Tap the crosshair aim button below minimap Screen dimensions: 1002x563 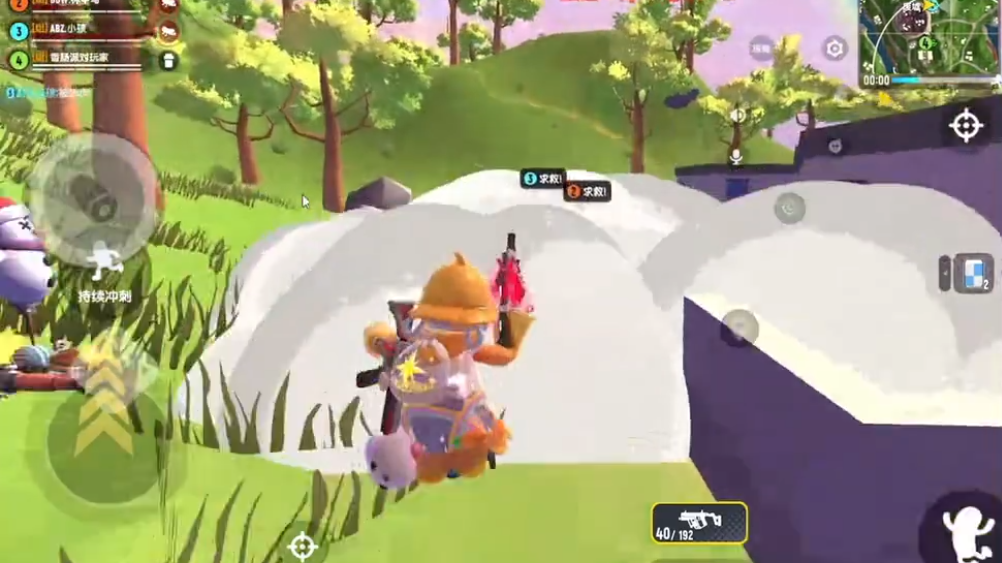(x=965, y=126)
